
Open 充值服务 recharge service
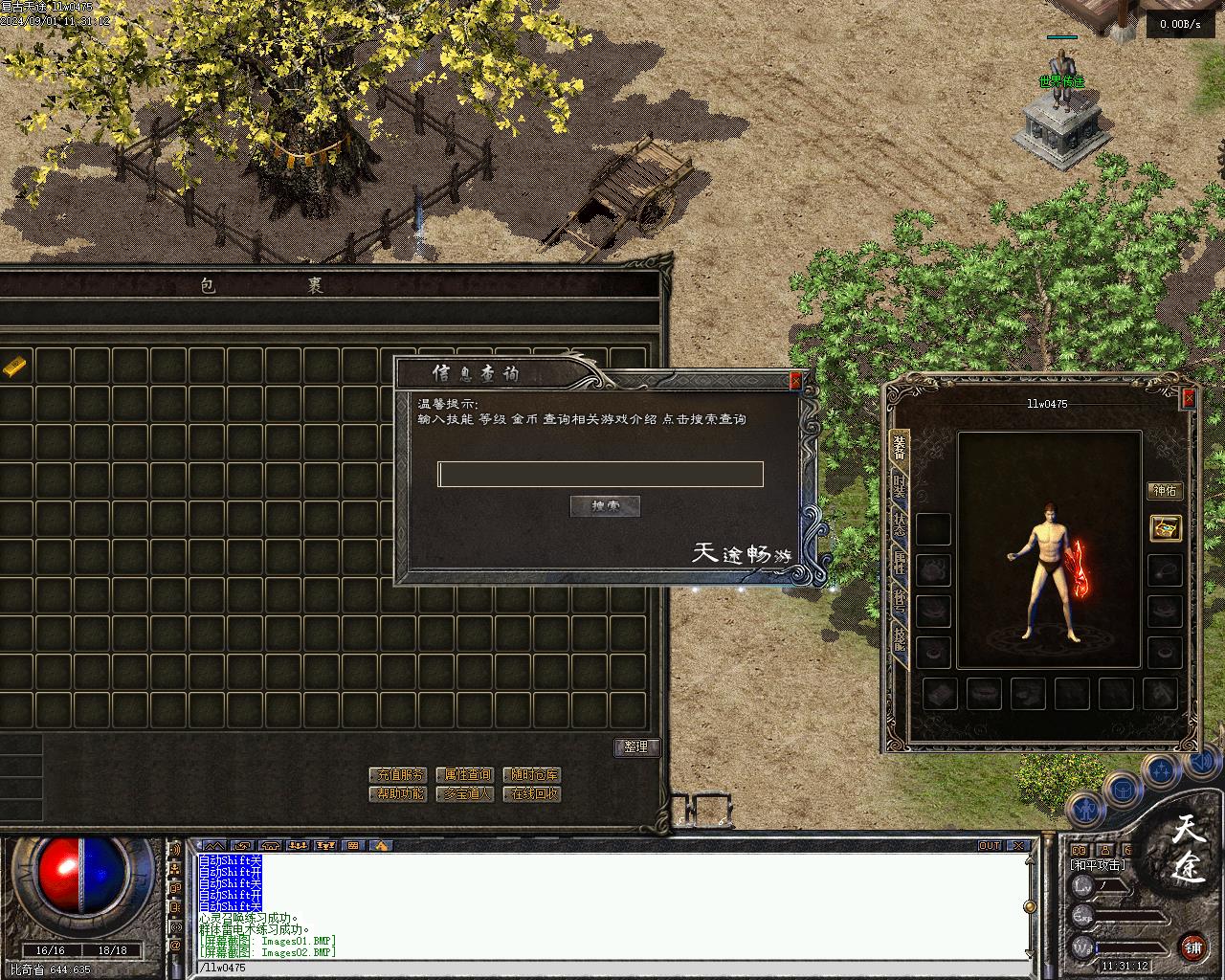tap(397, 774)
